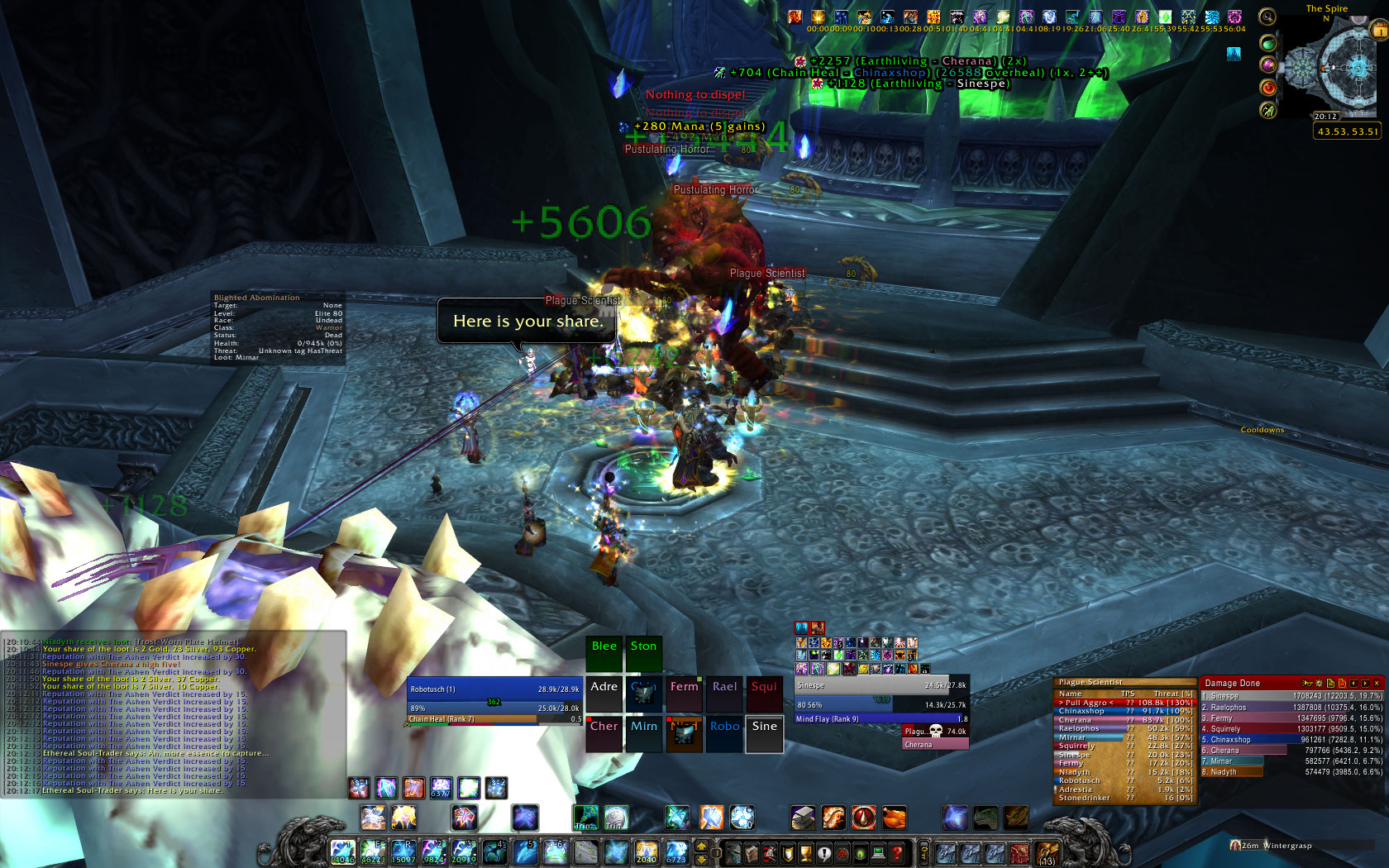Target Robo in the raid frames
1389x868 pixels.
(724, 734)
